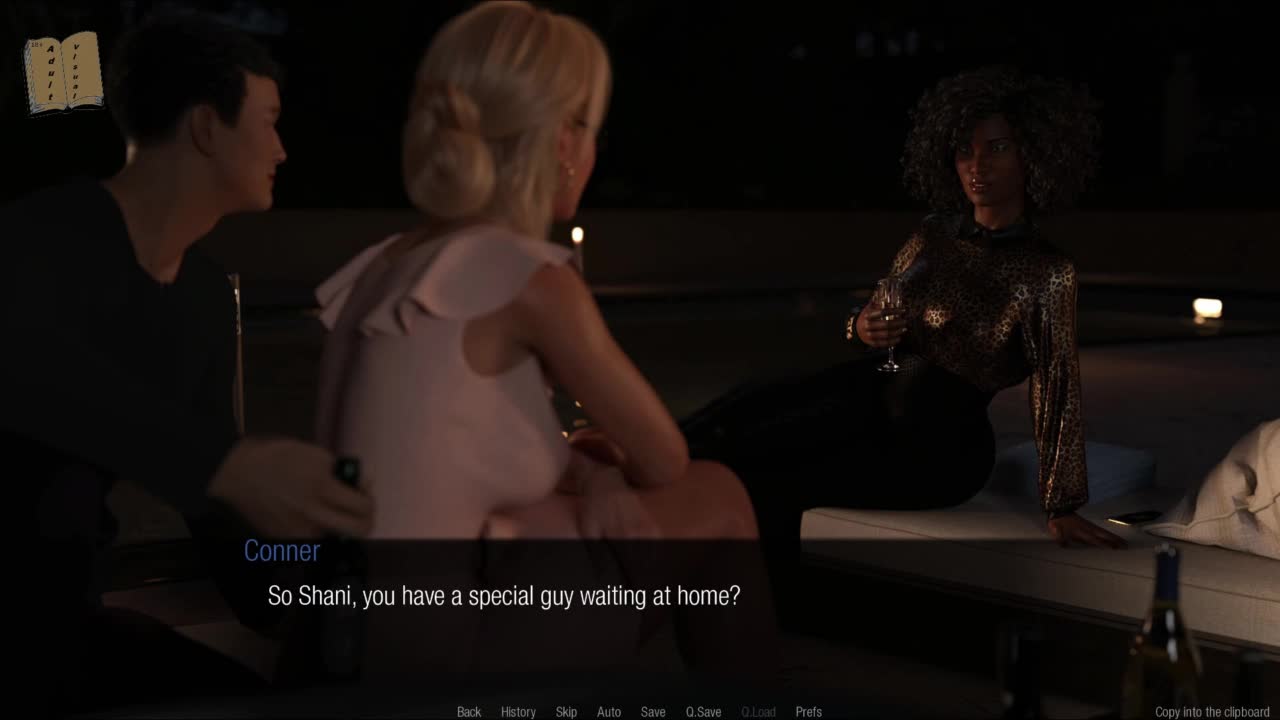
Task: Open the dialogue History log
Action: click(518, 712)
